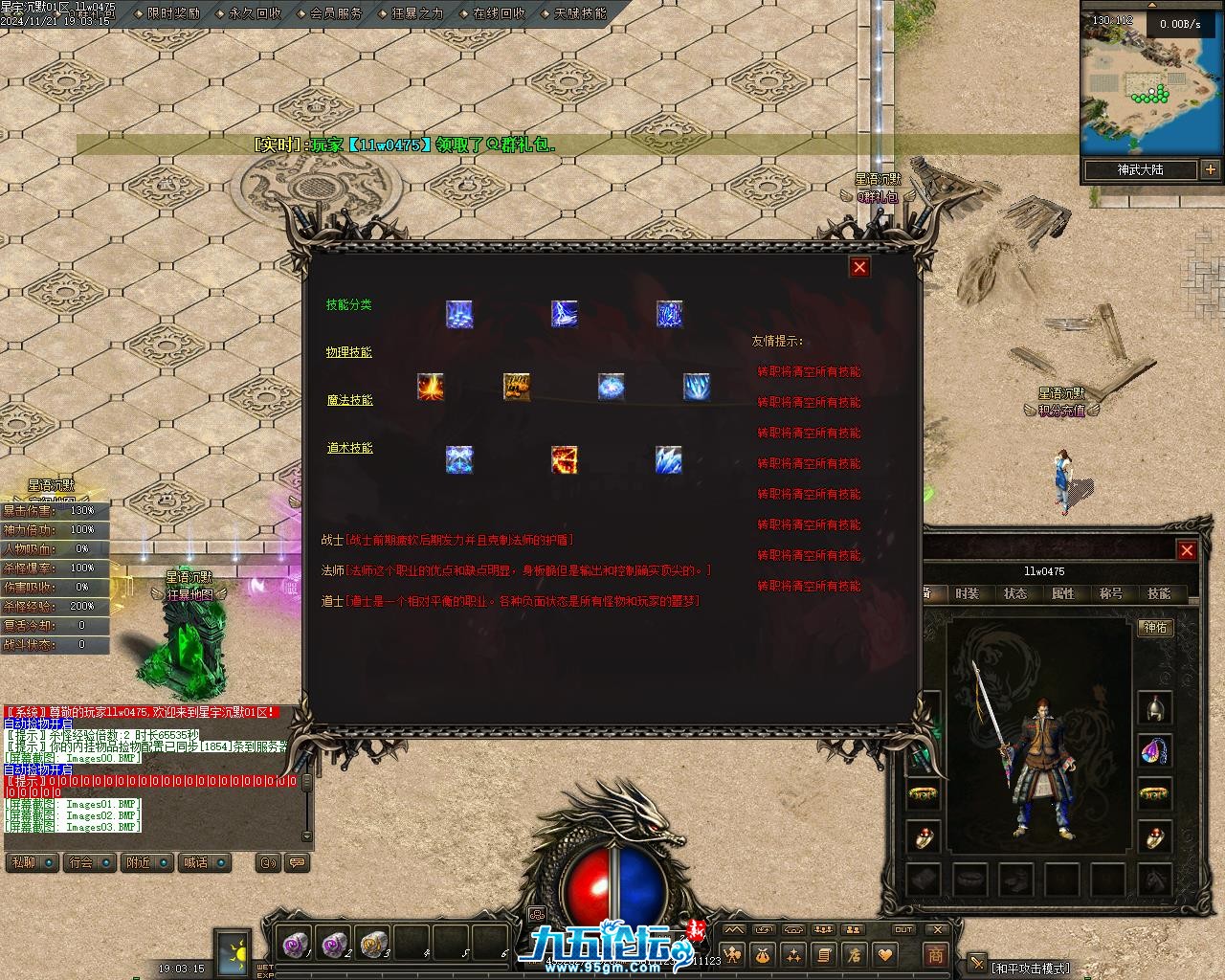Click the 私聊 chat channel button
Screen dimensions: 1225x980
pyautogui.click(x=23, y=862)
